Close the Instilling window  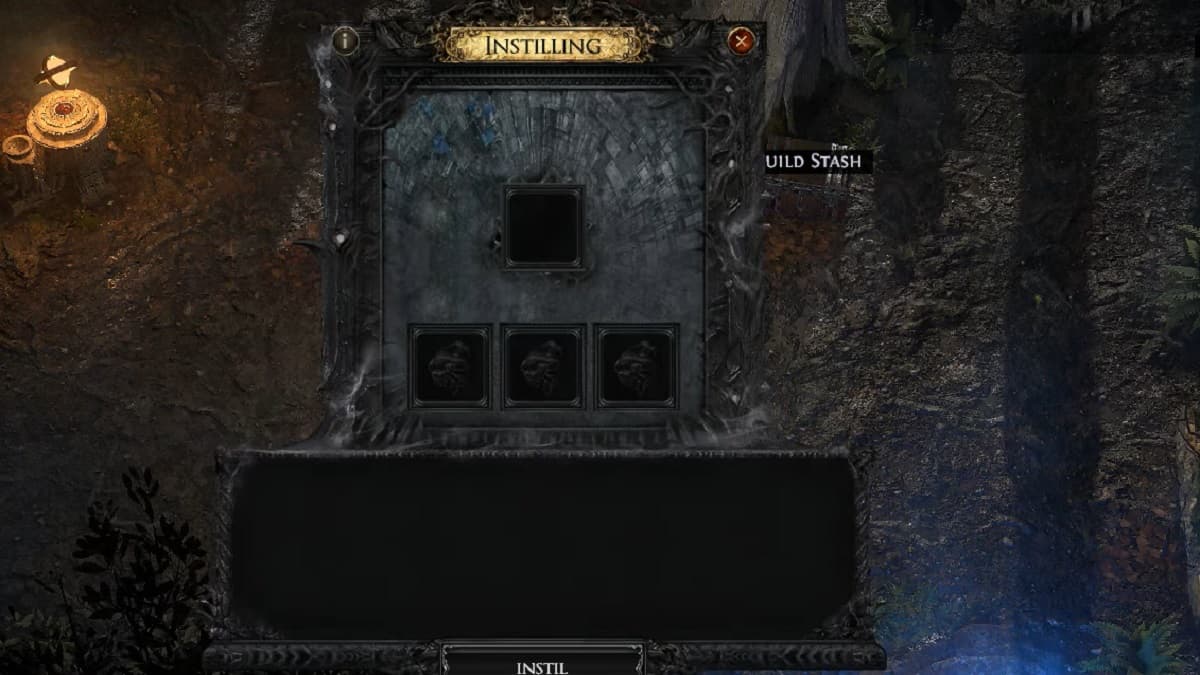coord(741,41)
